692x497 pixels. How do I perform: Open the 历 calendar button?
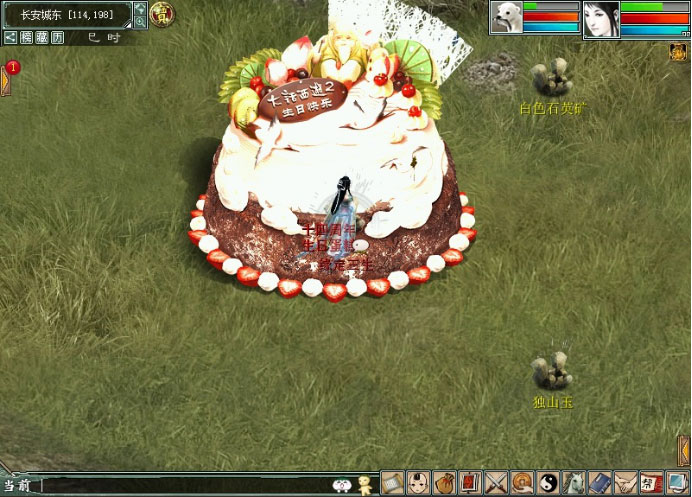coord(58,37)
